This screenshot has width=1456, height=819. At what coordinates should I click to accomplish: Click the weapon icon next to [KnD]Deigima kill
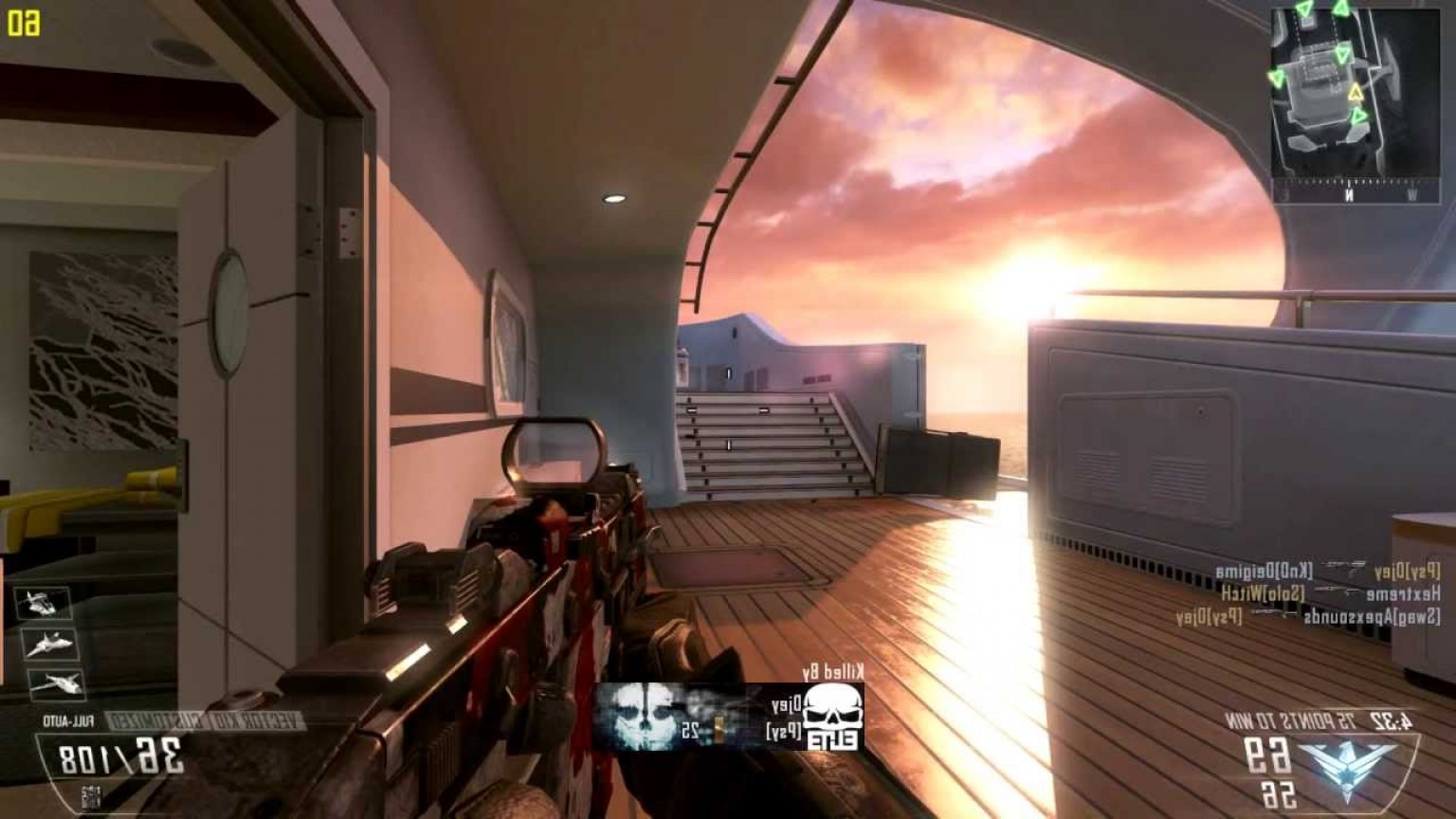tap(1344, 565)
